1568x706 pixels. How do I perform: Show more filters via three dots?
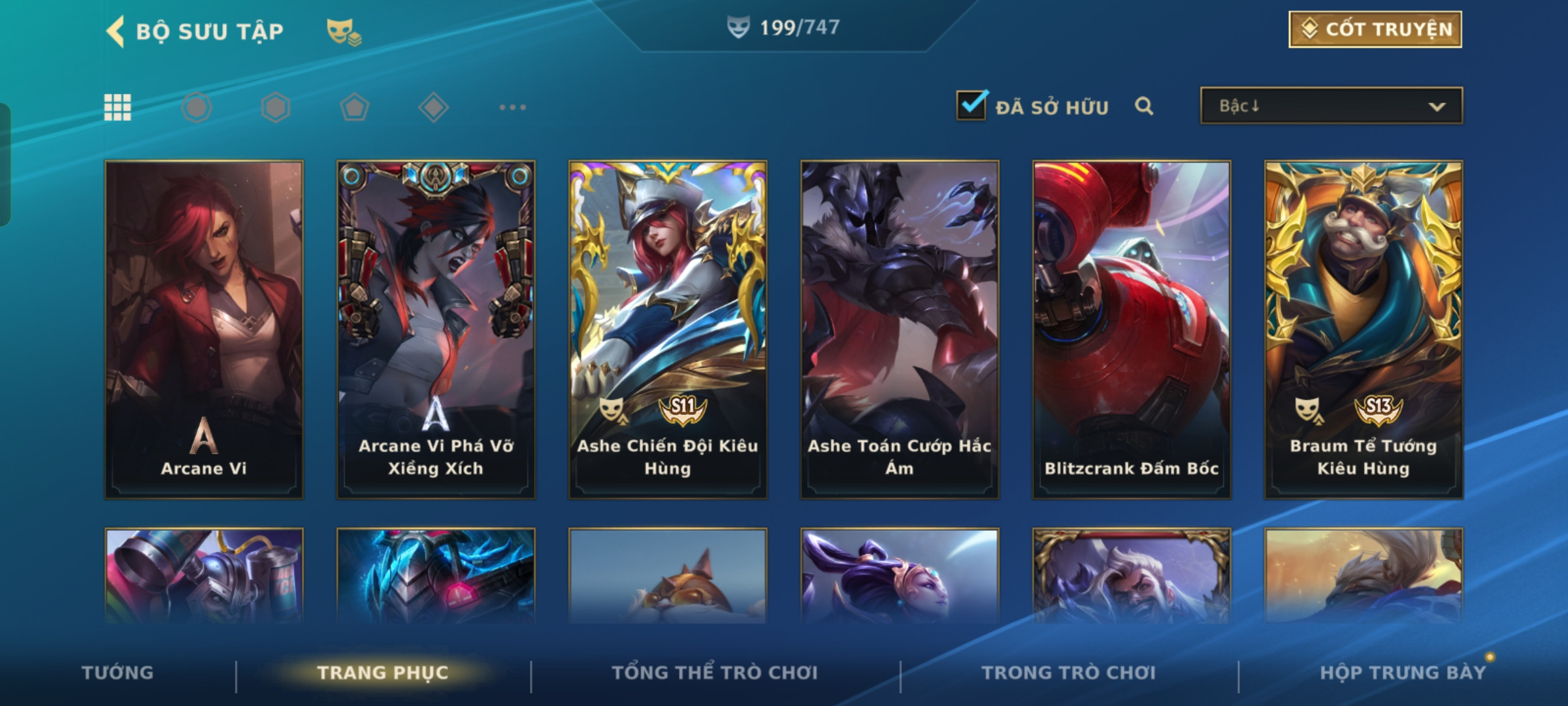tap(512, 107)
